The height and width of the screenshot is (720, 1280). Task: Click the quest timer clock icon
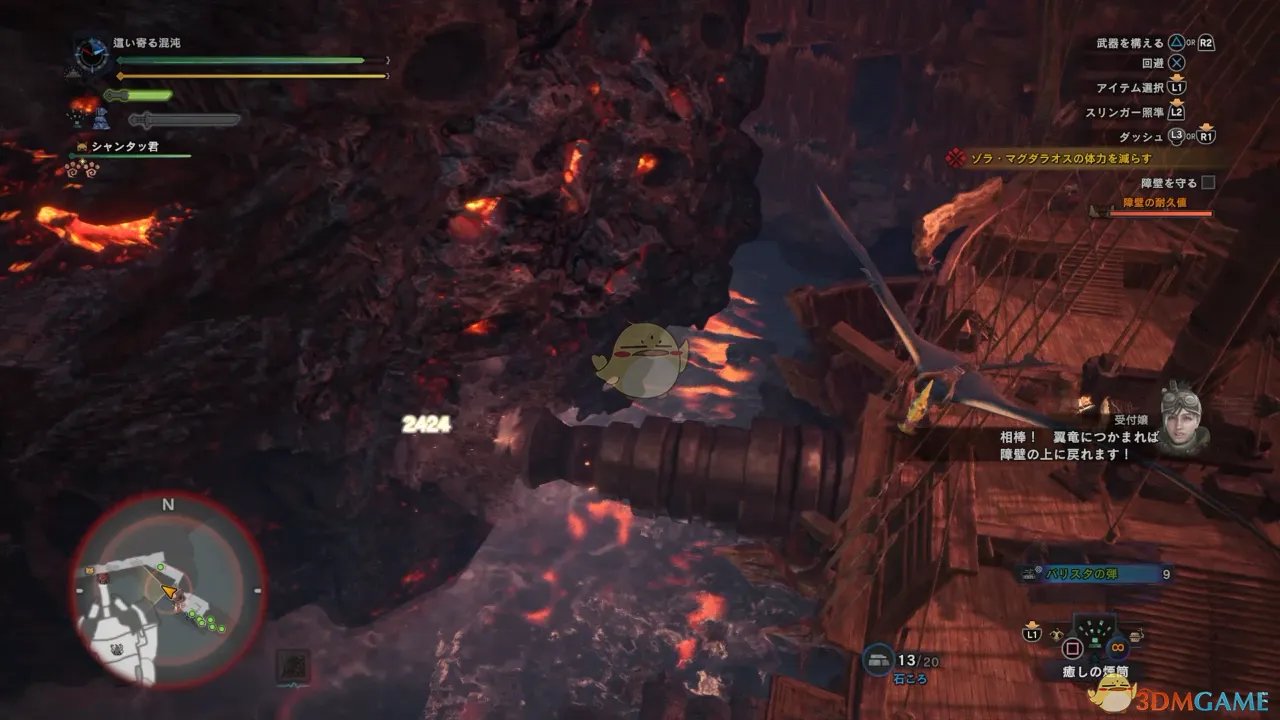(93, 55)
